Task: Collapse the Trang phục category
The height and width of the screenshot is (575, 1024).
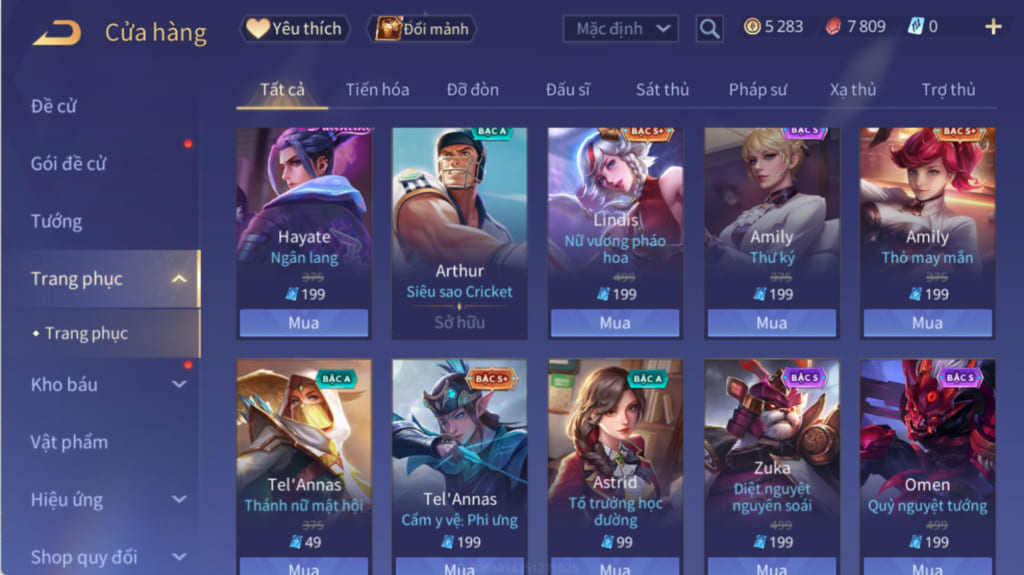Action: tap(179, 279)
